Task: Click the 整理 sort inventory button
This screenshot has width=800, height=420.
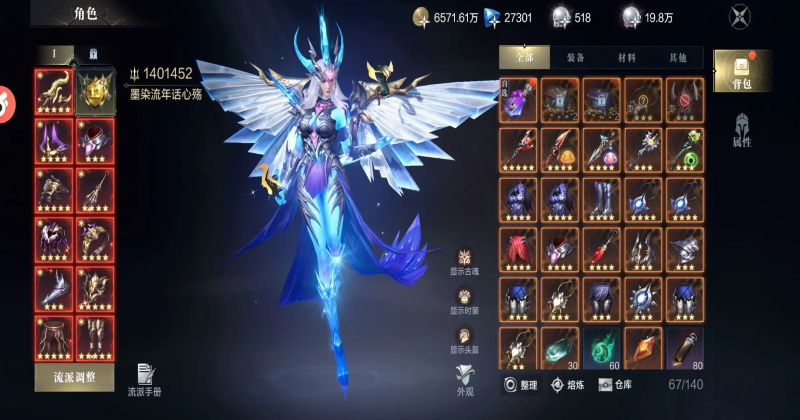Action: (x=522, y=384)
